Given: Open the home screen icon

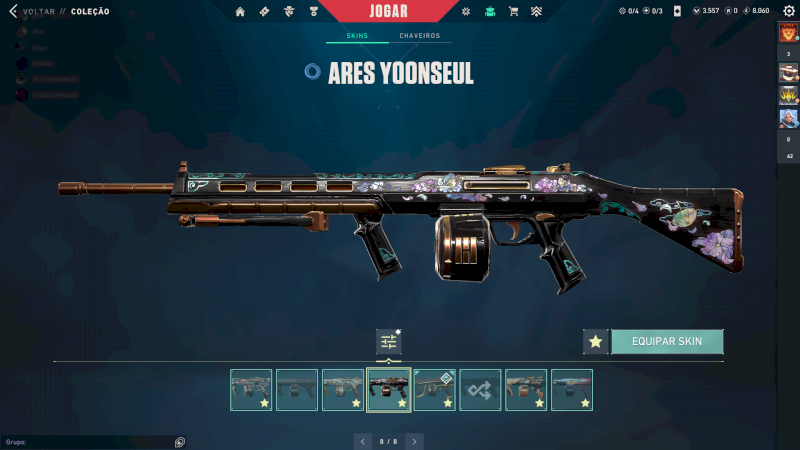Looking at the screenshot, I should pyautogui.click(x=240, y=11).
